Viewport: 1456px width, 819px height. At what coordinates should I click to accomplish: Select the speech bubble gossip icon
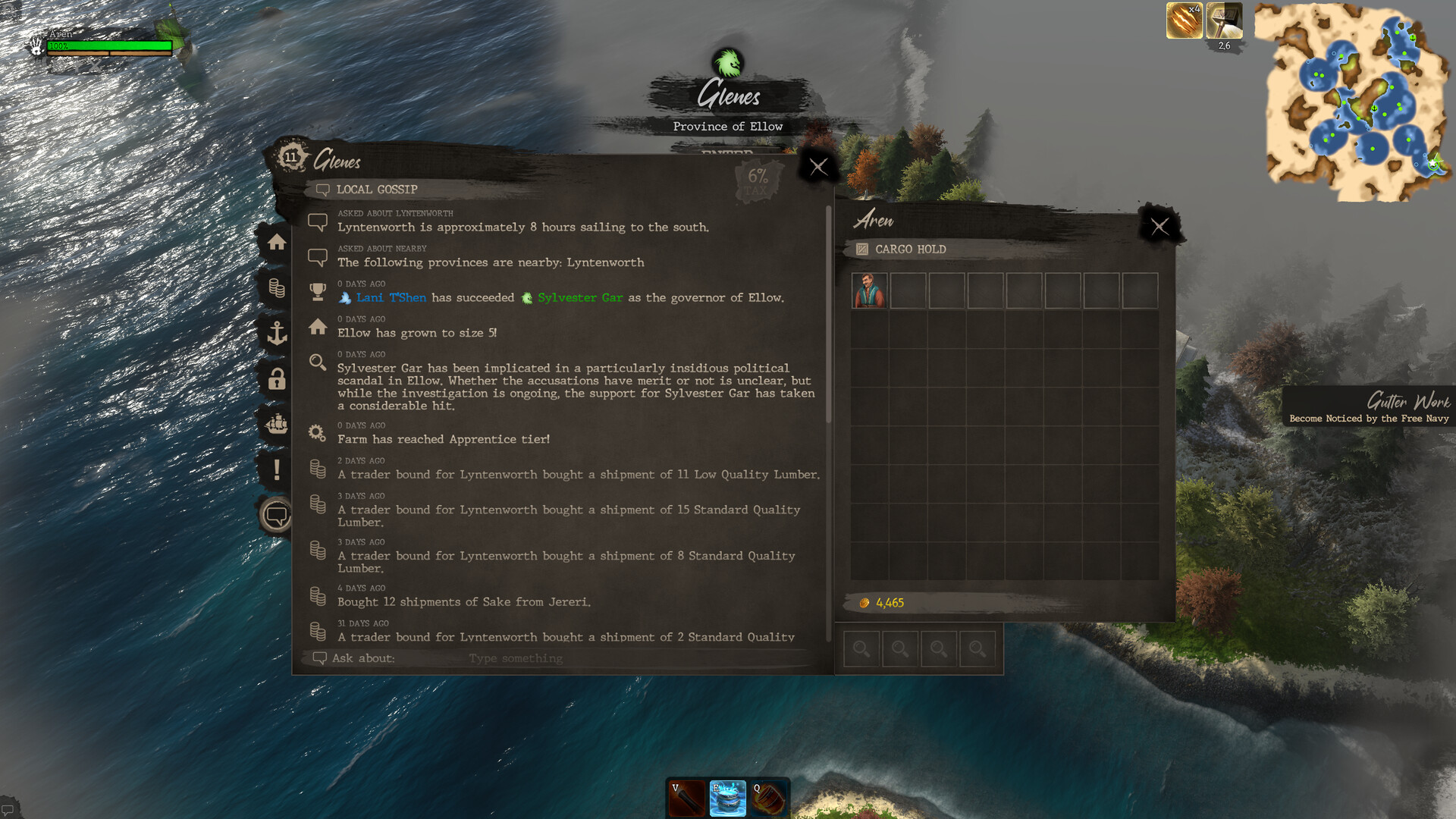(x=277, y=515)
